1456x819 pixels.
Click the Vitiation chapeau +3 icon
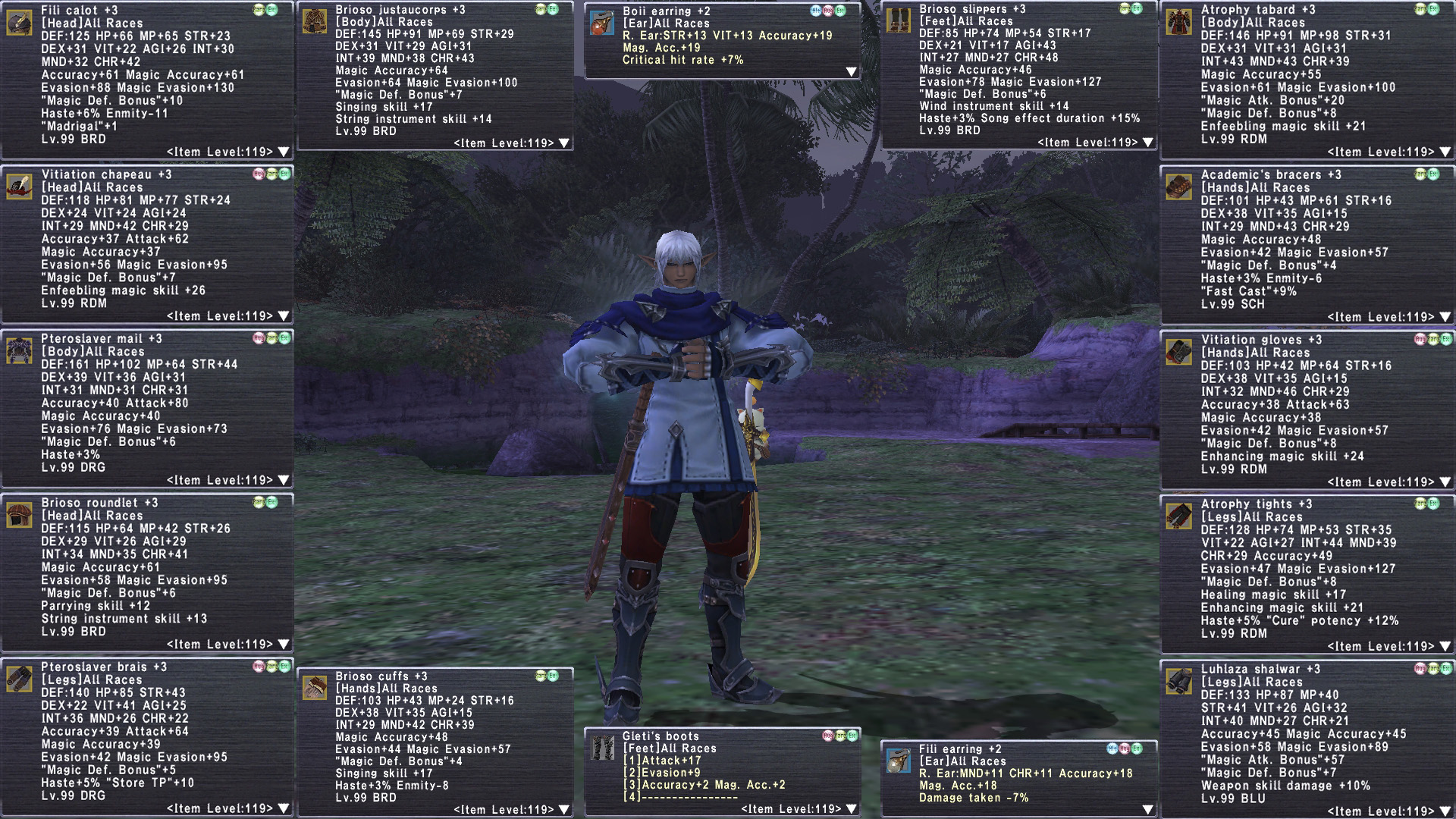point(19,187)
